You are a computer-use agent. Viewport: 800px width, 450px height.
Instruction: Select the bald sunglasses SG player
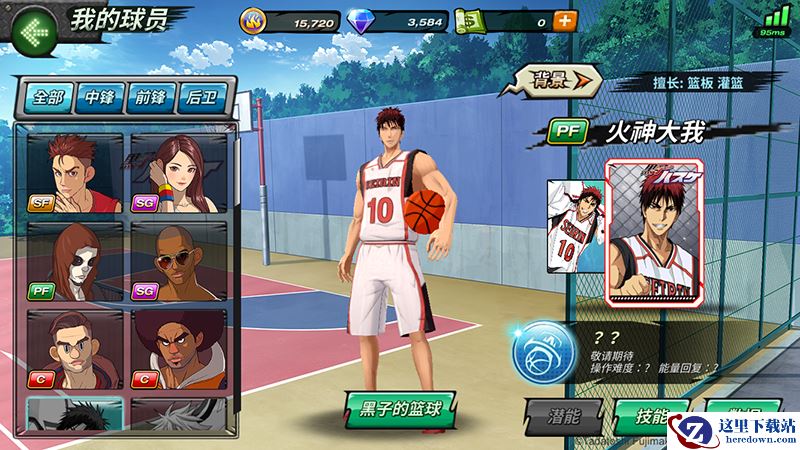pyautogui.click(x=178, y=261)
